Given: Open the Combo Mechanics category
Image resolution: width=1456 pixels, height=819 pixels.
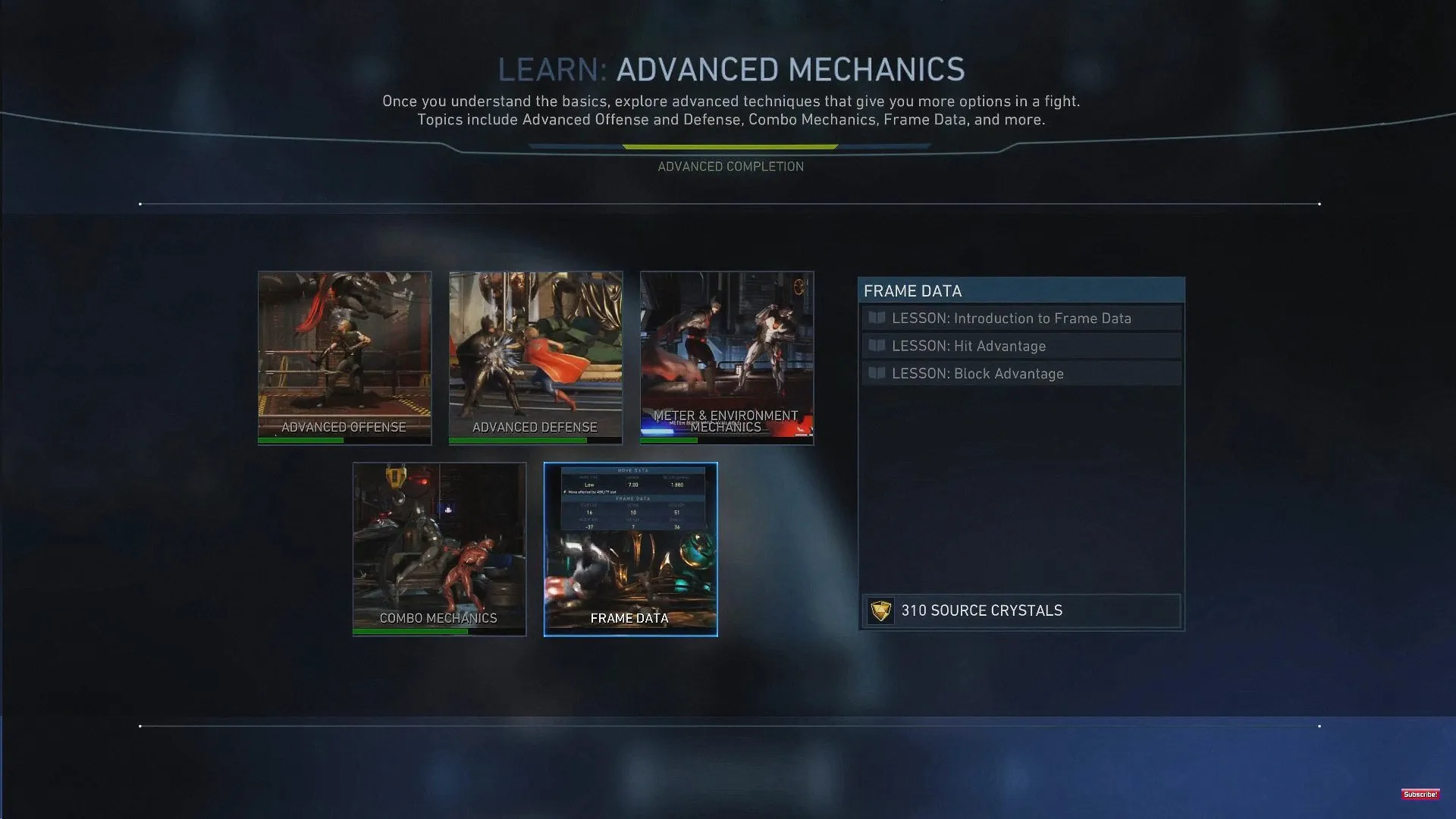Looking at the screenshot, I should coord(439,549).
